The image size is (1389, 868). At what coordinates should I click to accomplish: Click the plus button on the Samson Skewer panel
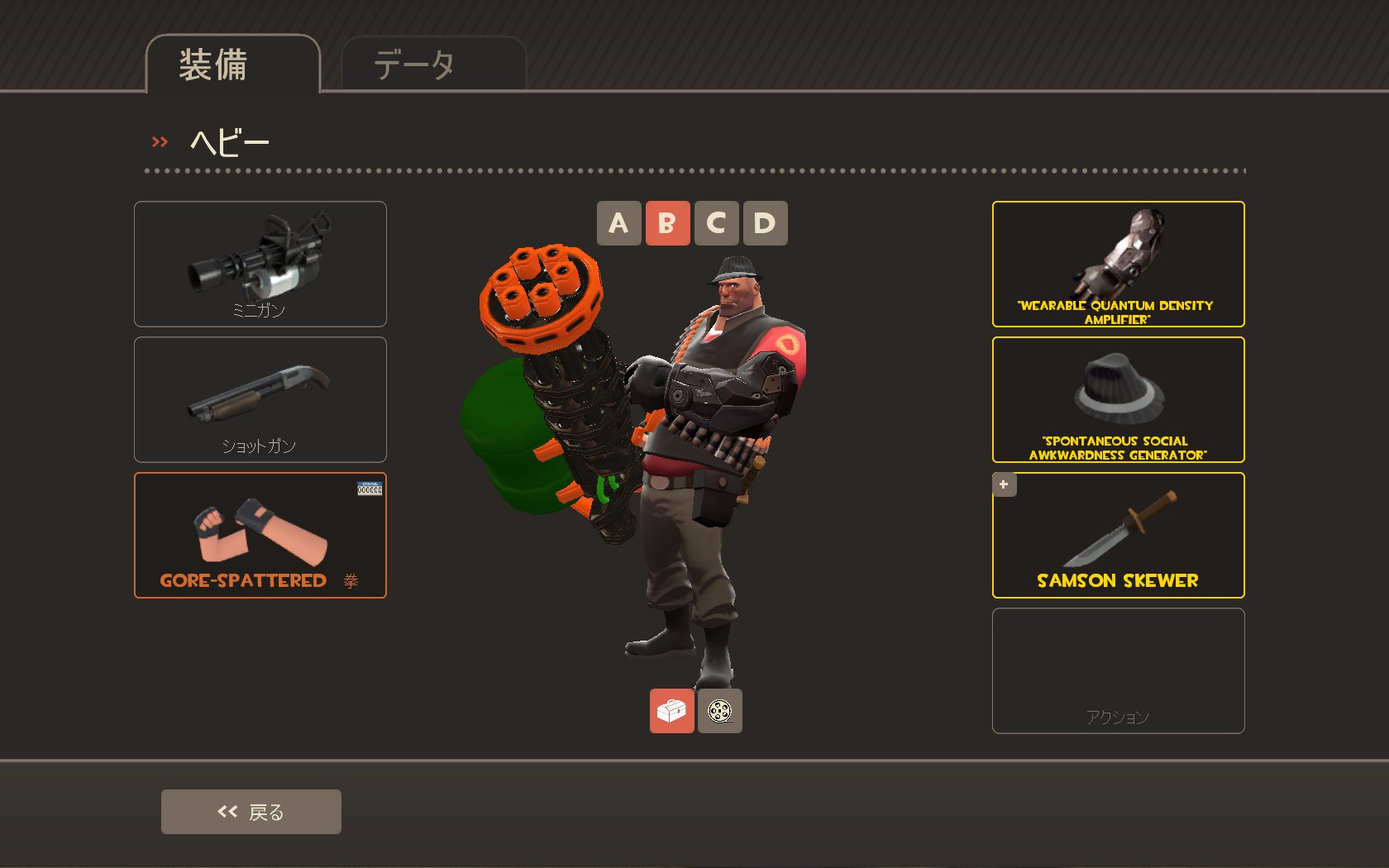pyautogui.click(x=1003, y=484)
